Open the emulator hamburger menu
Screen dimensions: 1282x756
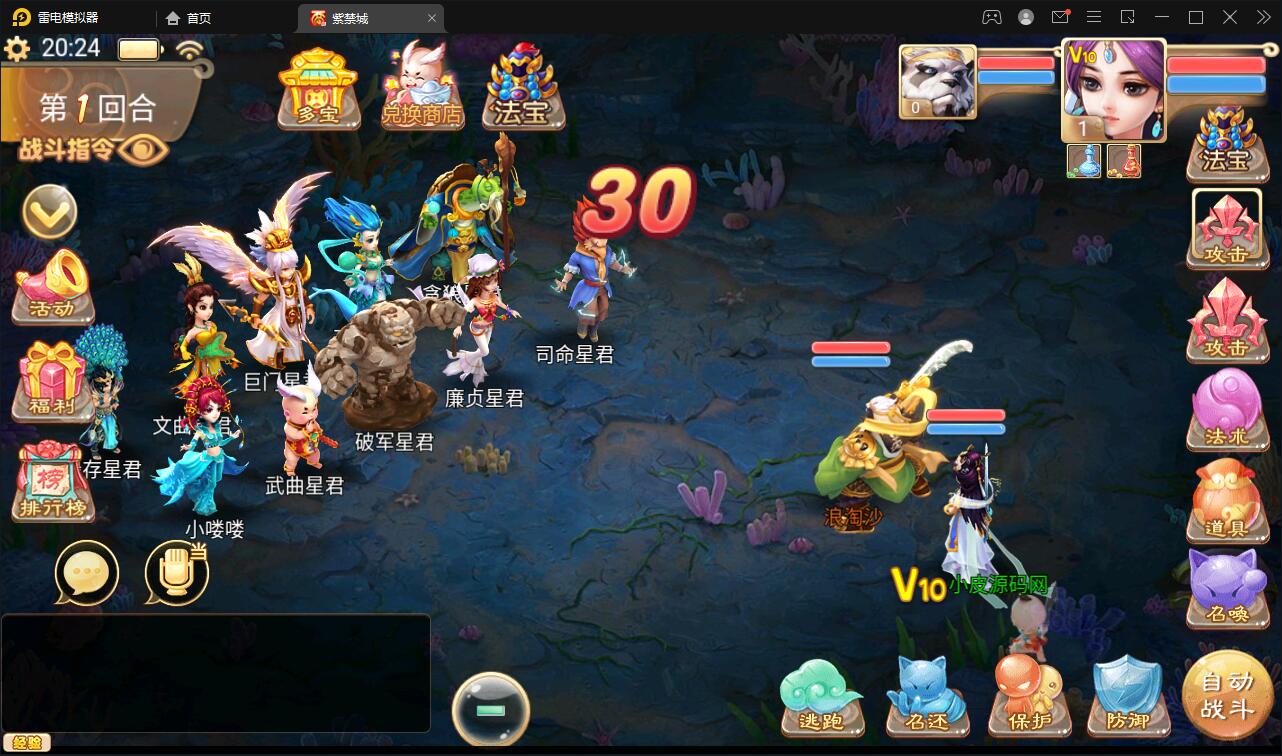[x=1094, y=17]
